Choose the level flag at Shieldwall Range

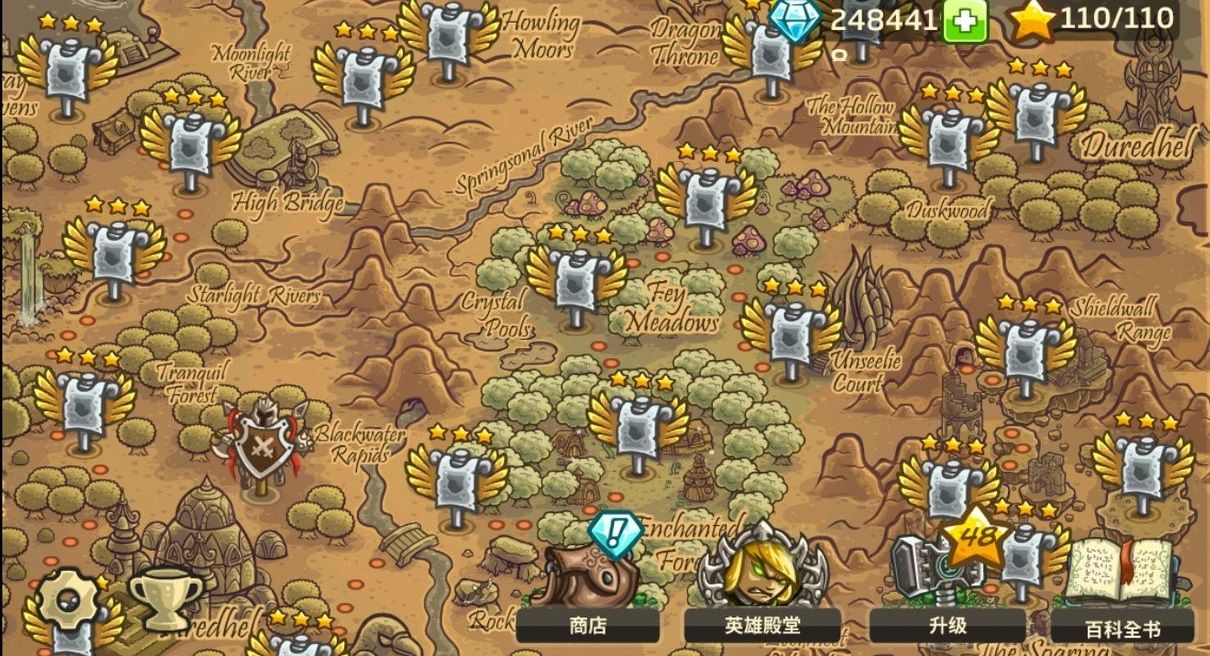[1027, 350]
